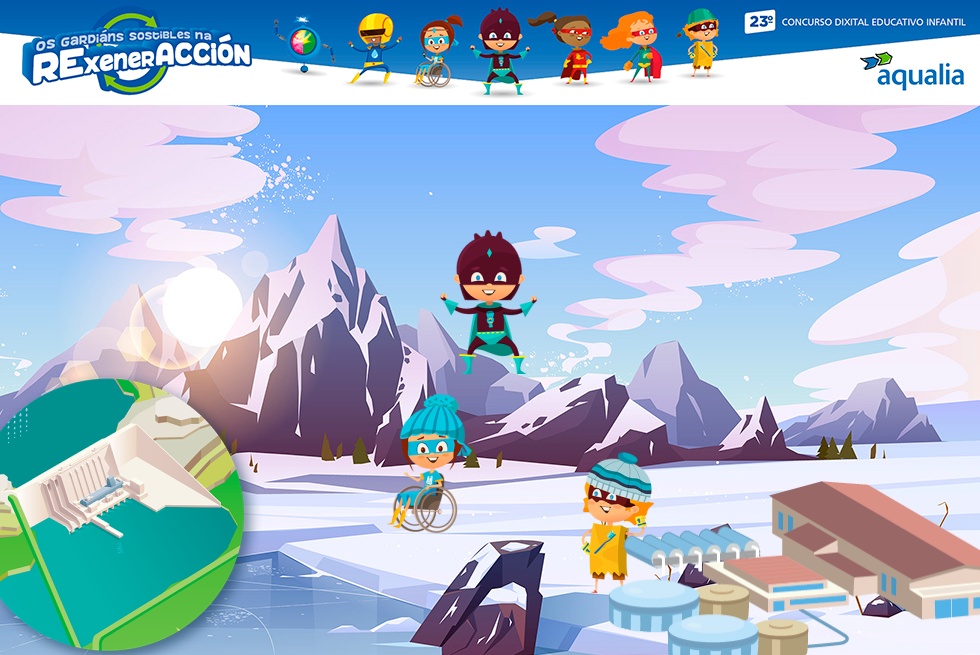Pick the wheelchair hero in the header banner

click(435, 53)
